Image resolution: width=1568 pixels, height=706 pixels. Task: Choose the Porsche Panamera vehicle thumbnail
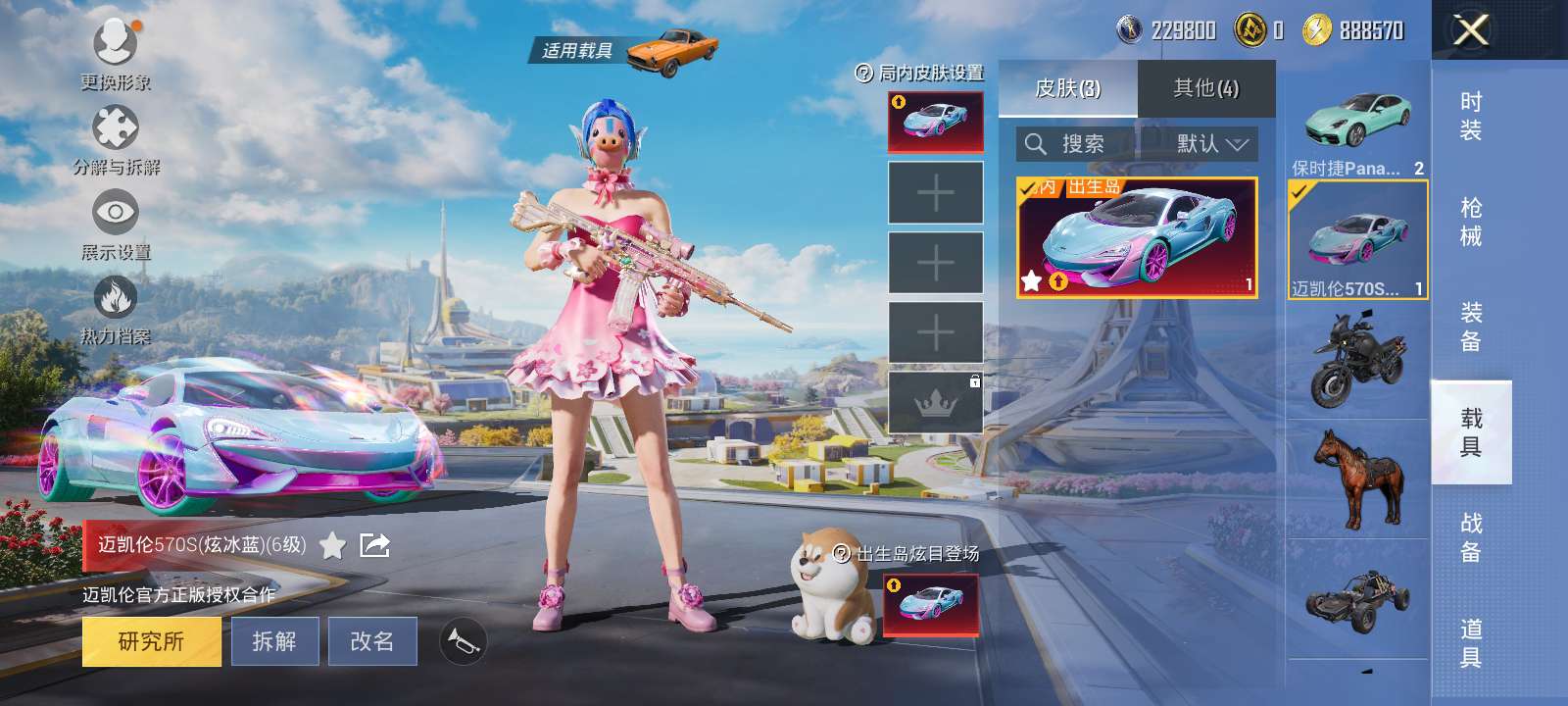(x=1358, y=123)
